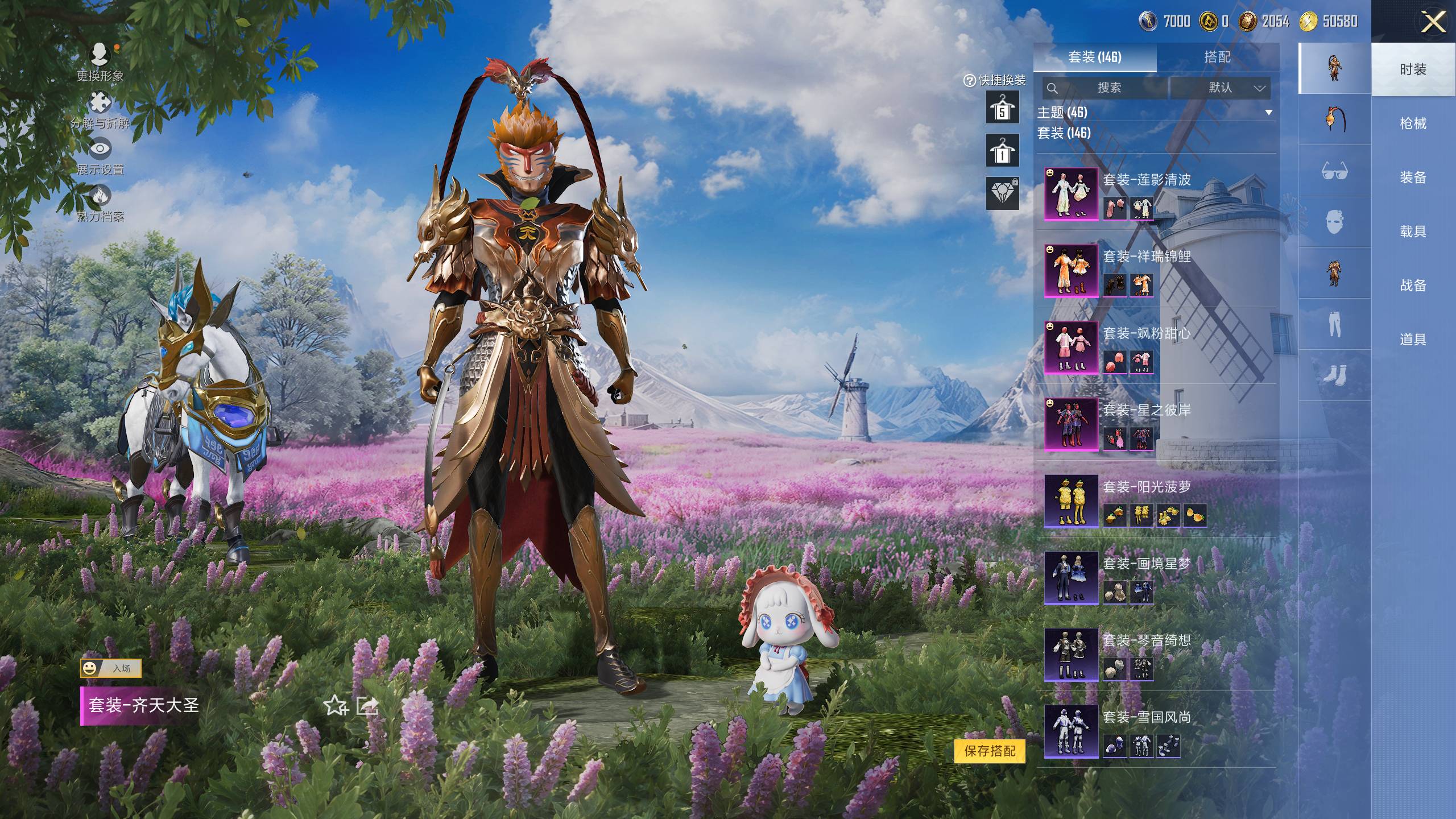Select the 道具 category
1456x819 pixels.
click(x=1413, y=340)
